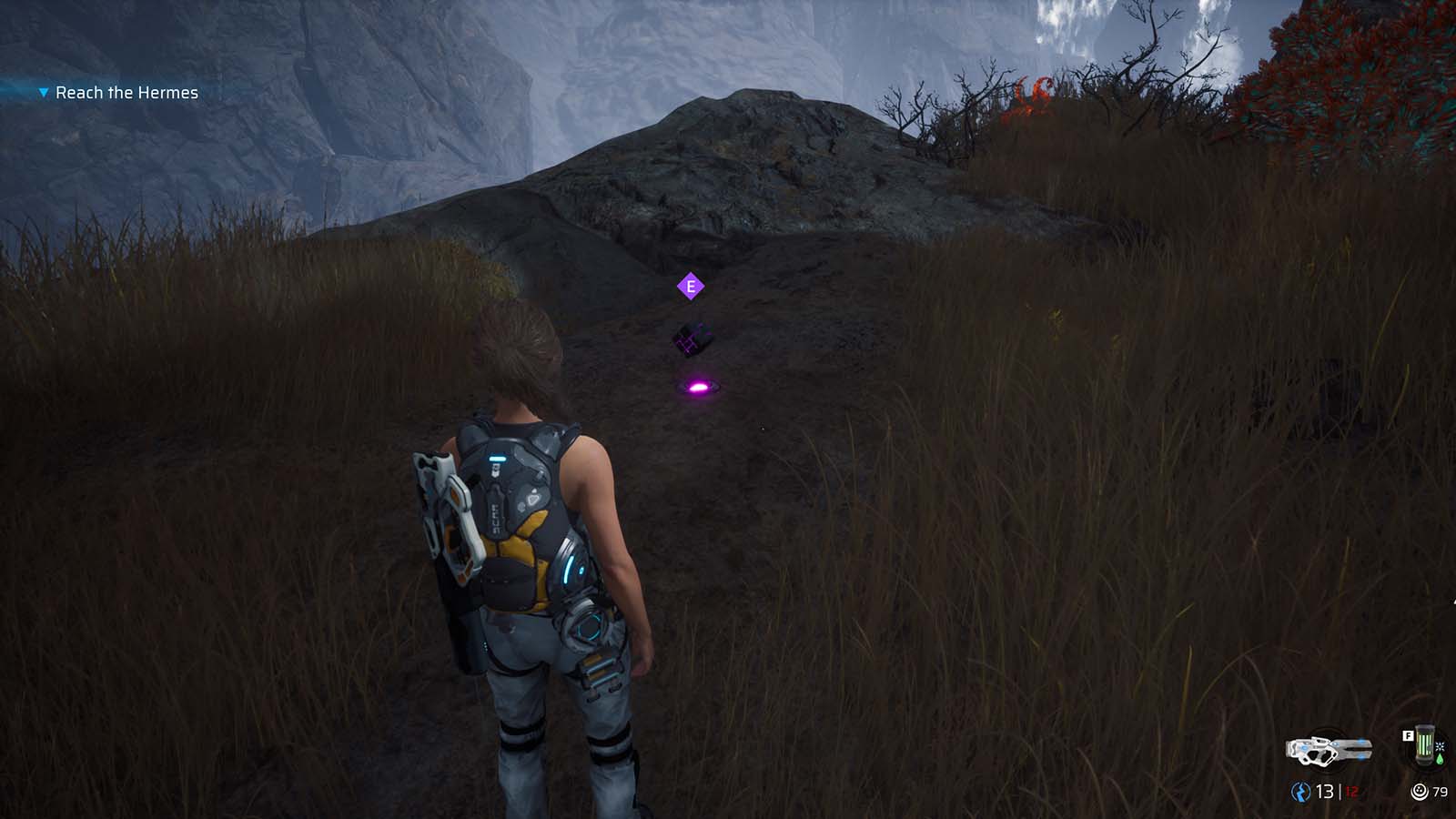The height and width of the screenshot is (819, 1456).
Task: Click the green droplet icon below the snowflake
Action: coord(1439,759)
